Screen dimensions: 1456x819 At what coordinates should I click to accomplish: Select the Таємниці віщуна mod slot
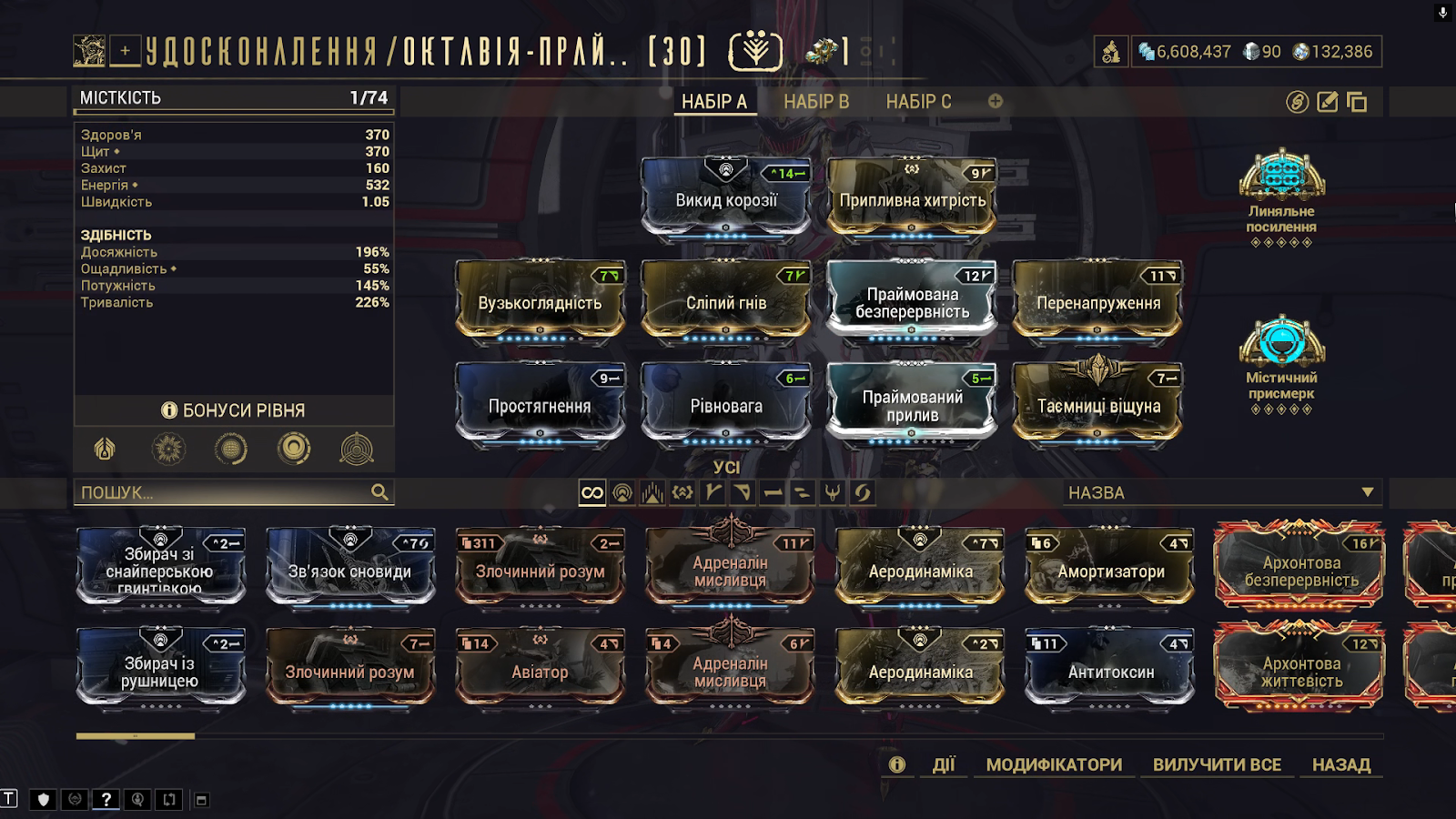click(1098, 404)
